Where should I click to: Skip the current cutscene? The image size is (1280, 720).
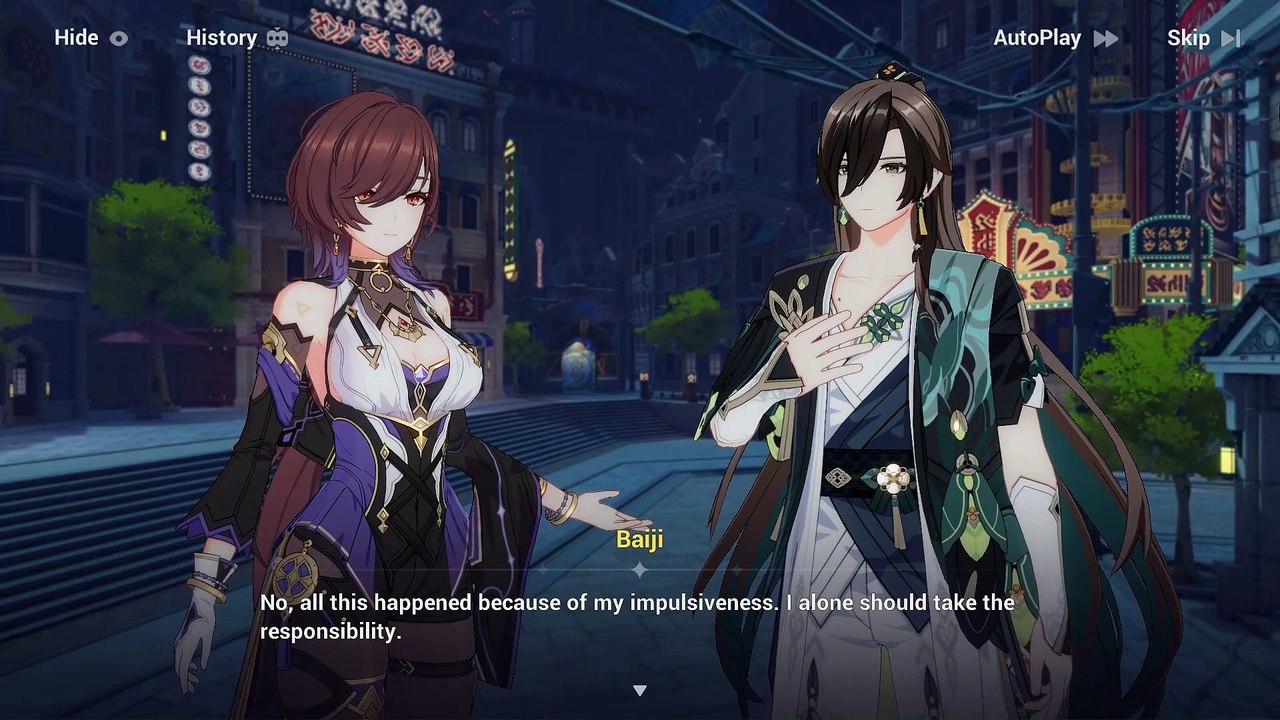coord(1203,38)
